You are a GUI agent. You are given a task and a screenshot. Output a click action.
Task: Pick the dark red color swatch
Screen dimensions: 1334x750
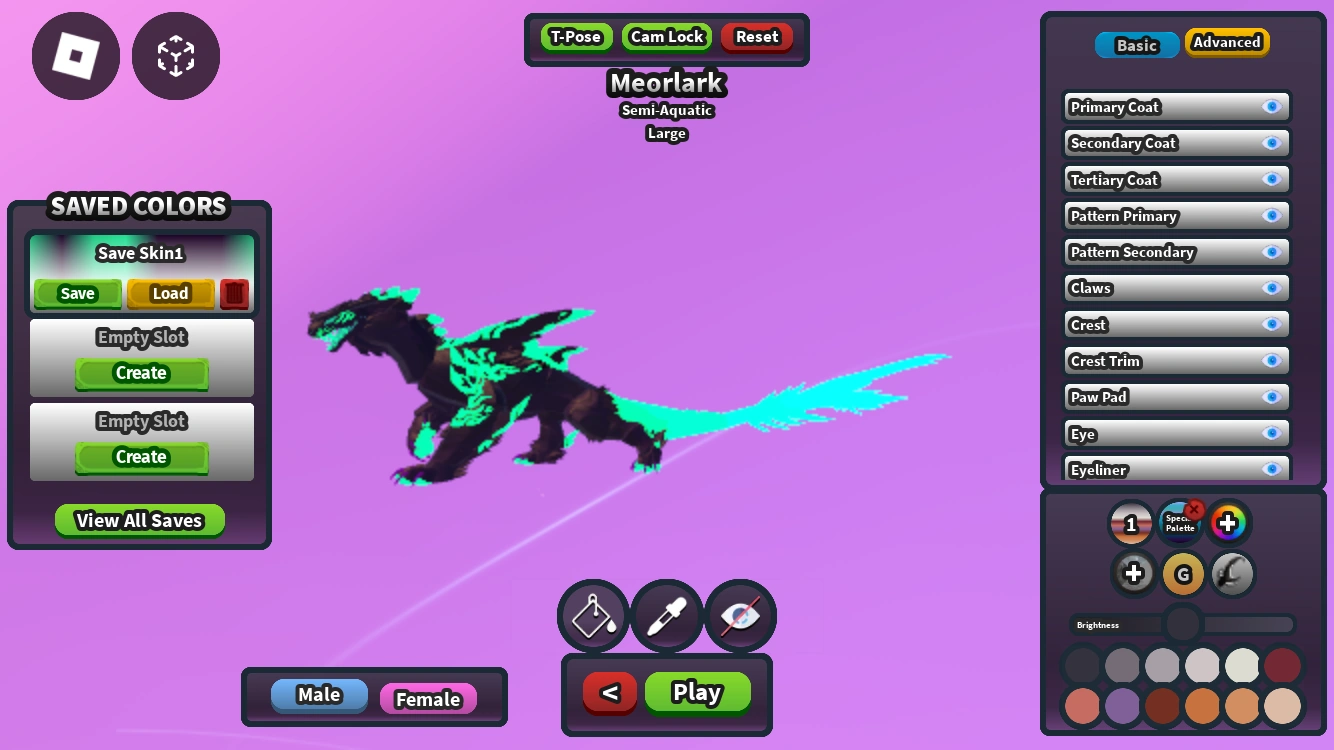tap(1282, 665)
